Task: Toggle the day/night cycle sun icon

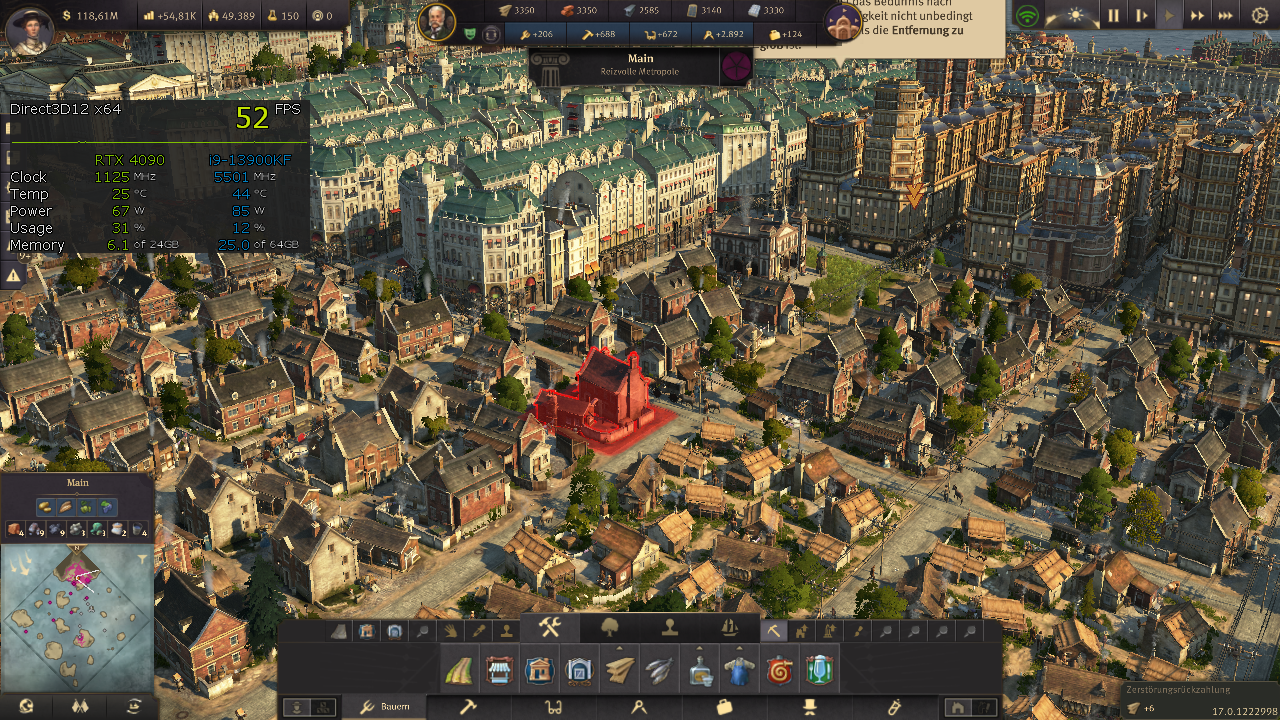Action: (x=1074, y=15)
